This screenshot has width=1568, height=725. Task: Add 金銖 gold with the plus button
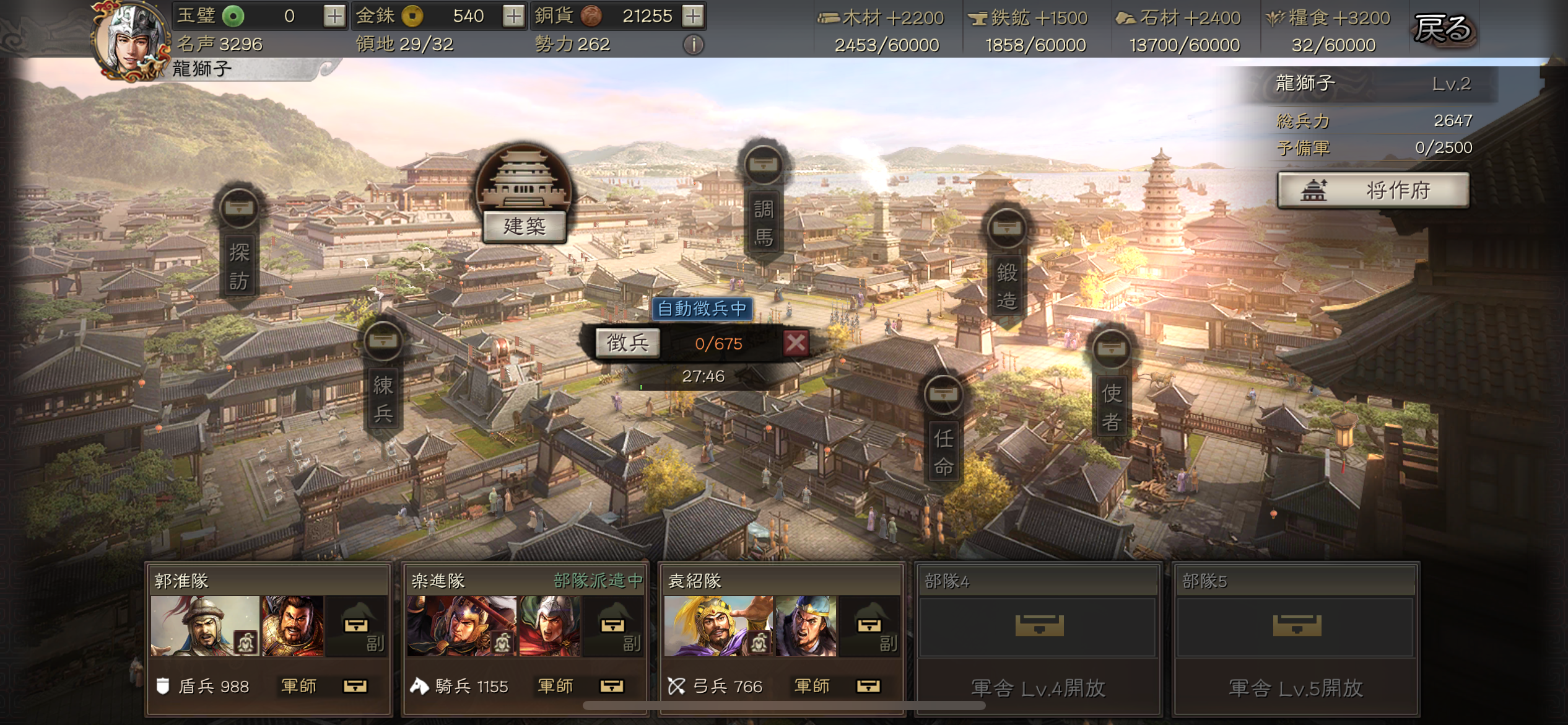click(513, 16)
